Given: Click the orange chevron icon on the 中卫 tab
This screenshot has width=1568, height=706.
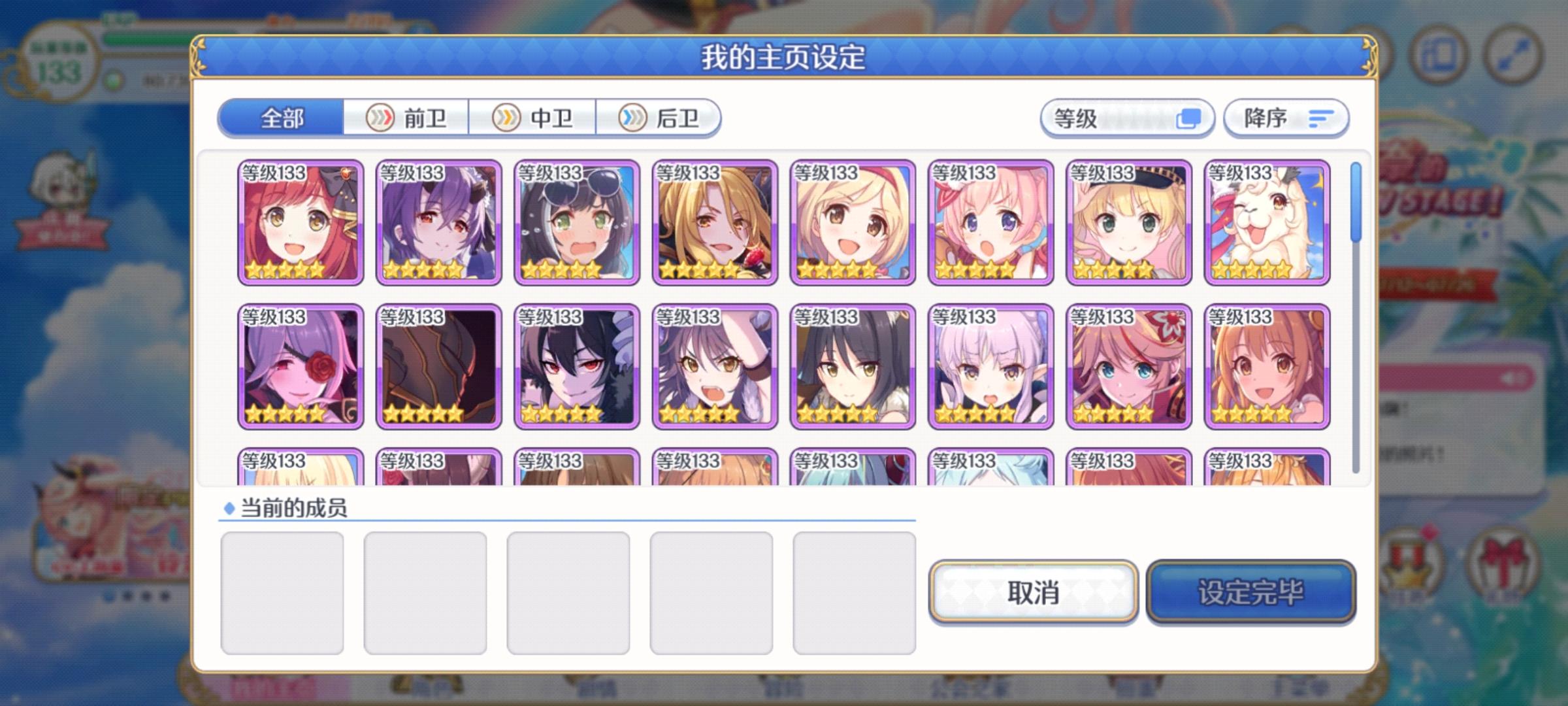Looking at the screenshot, I should [506, 118].
